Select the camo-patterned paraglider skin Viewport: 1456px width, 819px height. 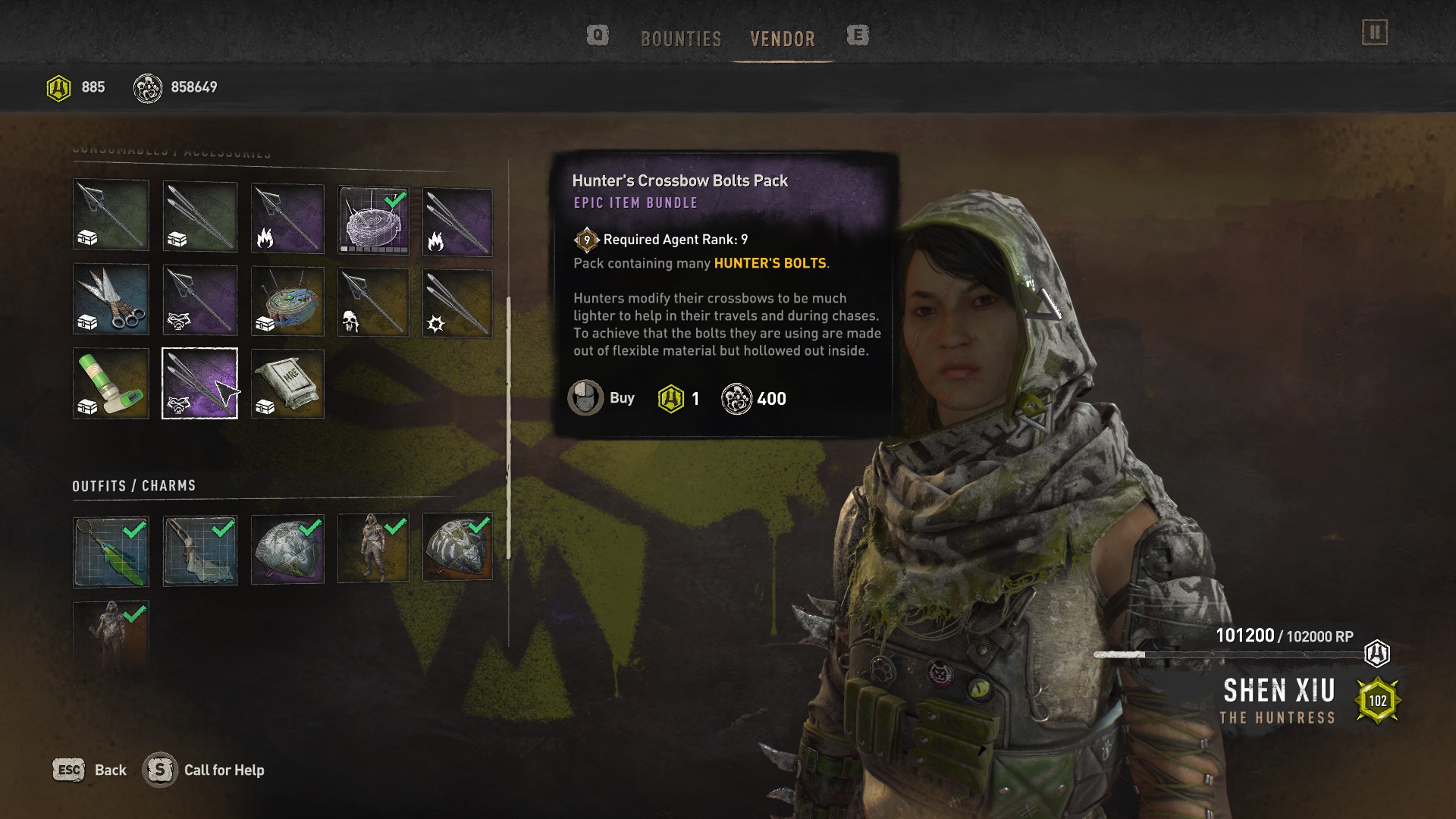click(457, 547)
